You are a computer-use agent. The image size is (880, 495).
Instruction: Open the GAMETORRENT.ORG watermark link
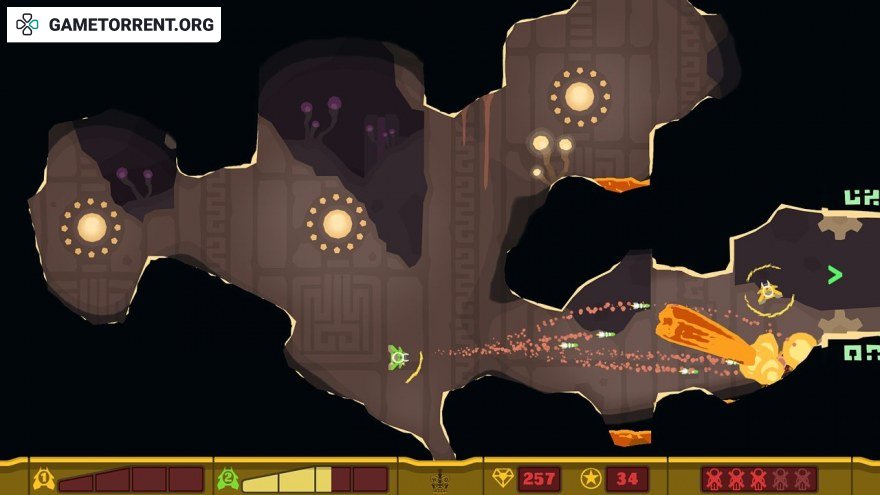[x=114, y=25]
